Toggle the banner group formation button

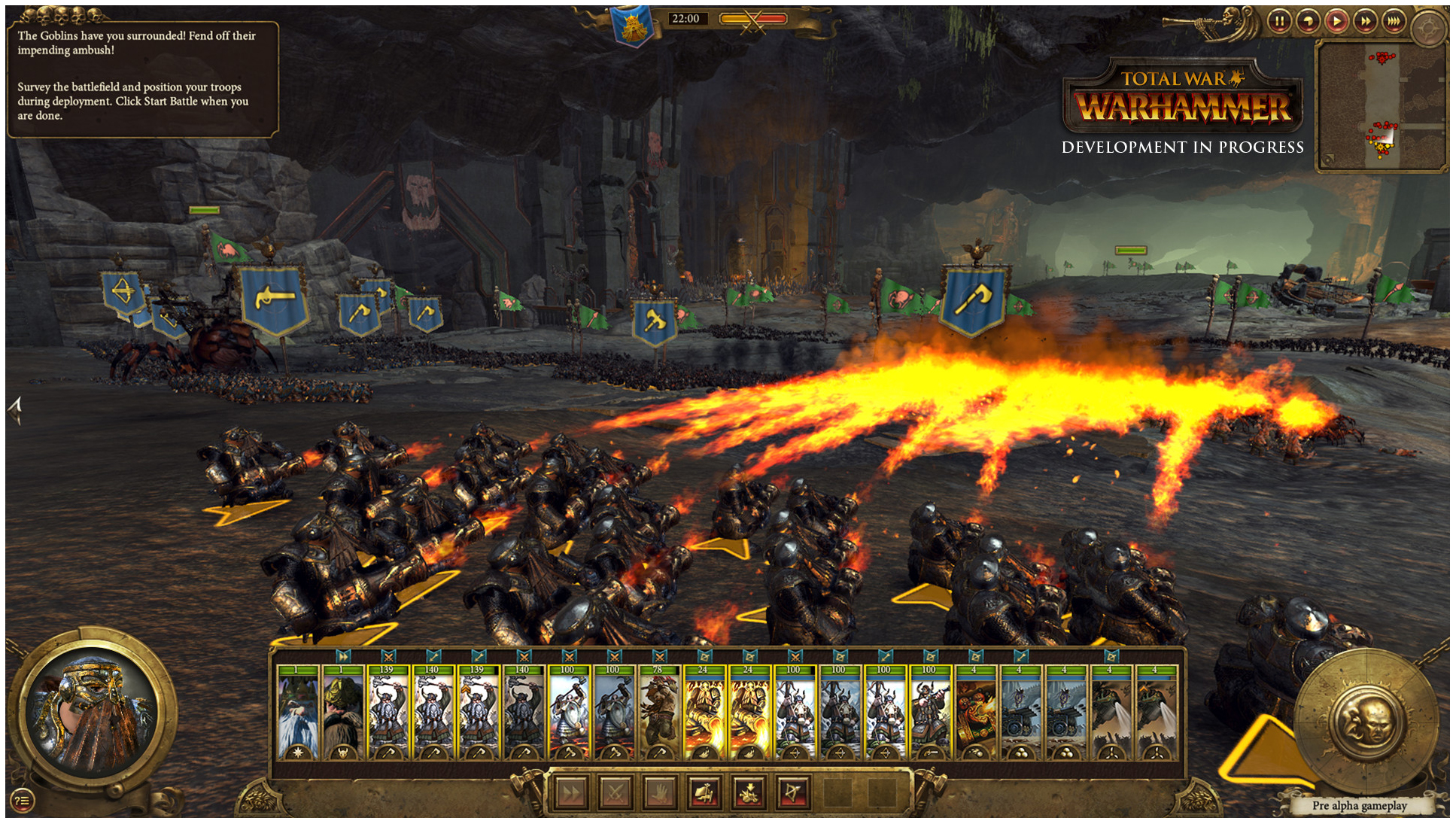click(x=704, y=792)
